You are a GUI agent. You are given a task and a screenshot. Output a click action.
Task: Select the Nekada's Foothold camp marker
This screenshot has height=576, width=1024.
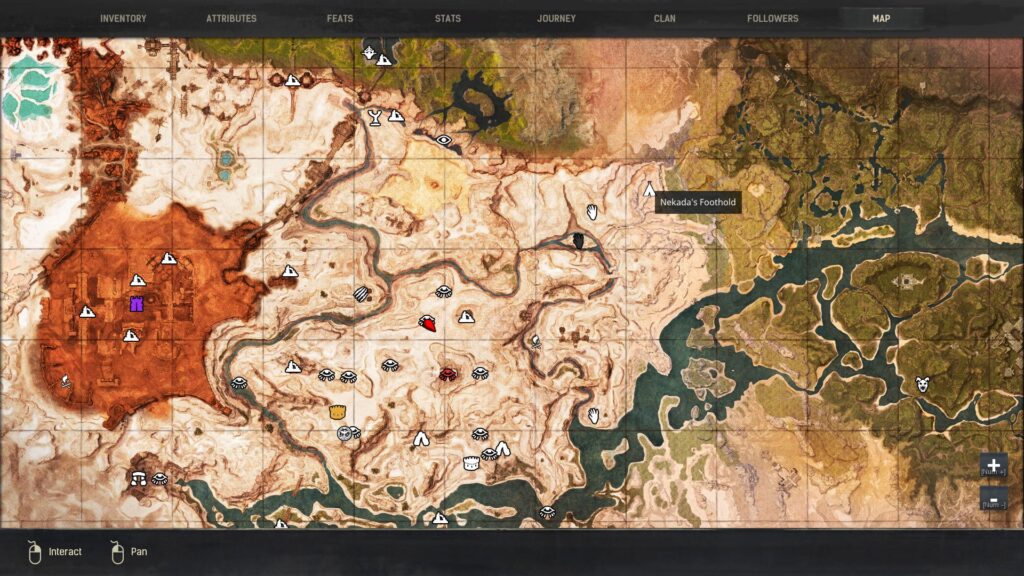(649, 189)
